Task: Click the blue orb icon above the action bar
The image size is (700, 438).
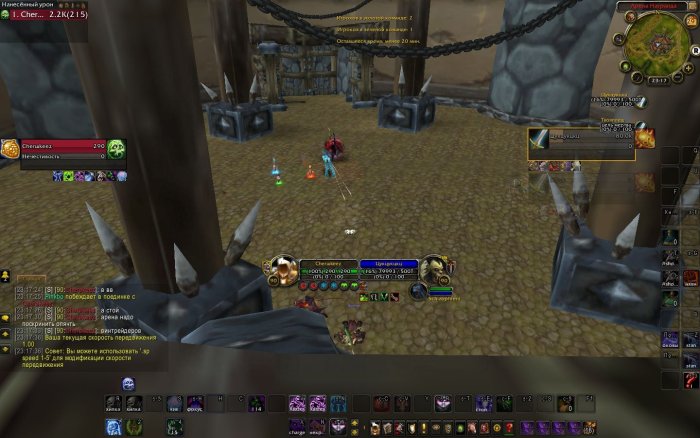Action: pyautogui.click(x=129, y=384)
